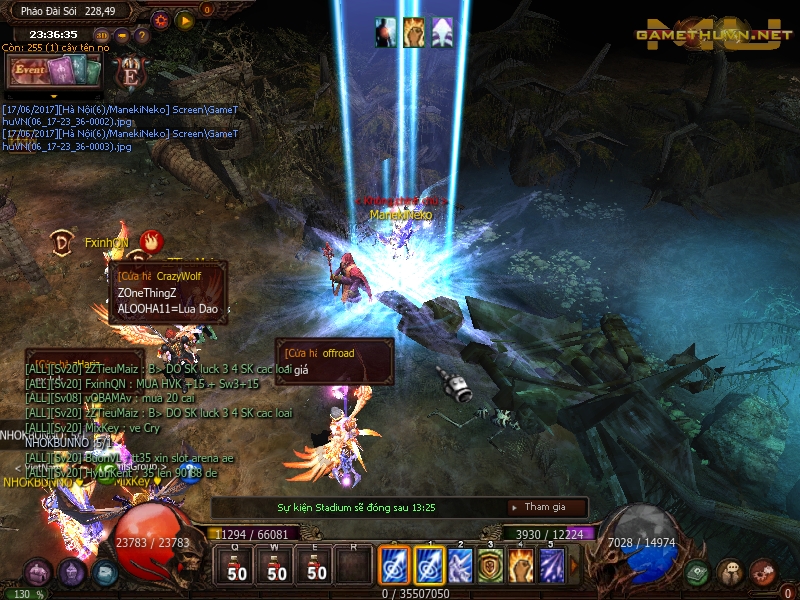Open the green book menu icon
This screenshot has height=600, width=800.
pyautogui.click(x=698, y=572)
